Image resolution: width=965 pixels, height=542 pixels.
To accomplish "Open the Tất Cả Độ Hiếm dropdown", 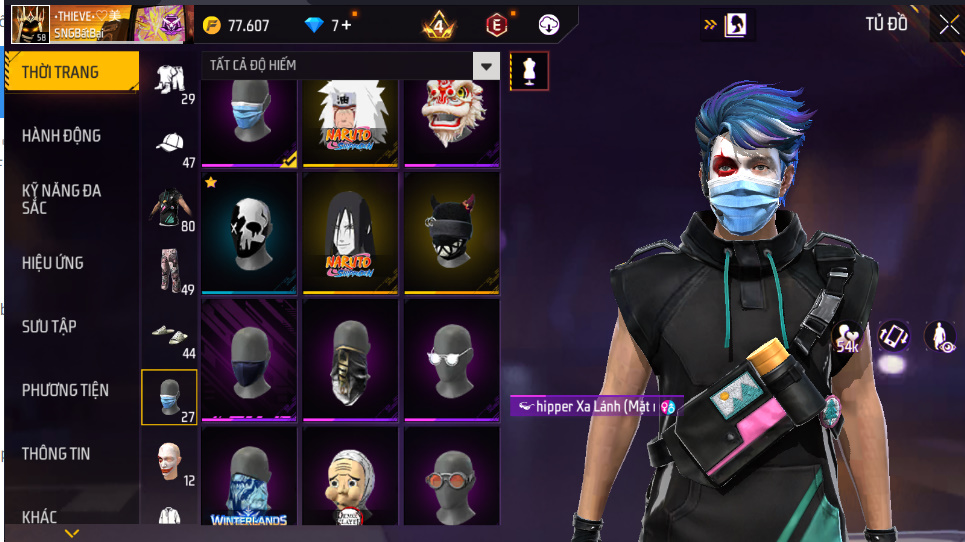I will coord(486,67).
